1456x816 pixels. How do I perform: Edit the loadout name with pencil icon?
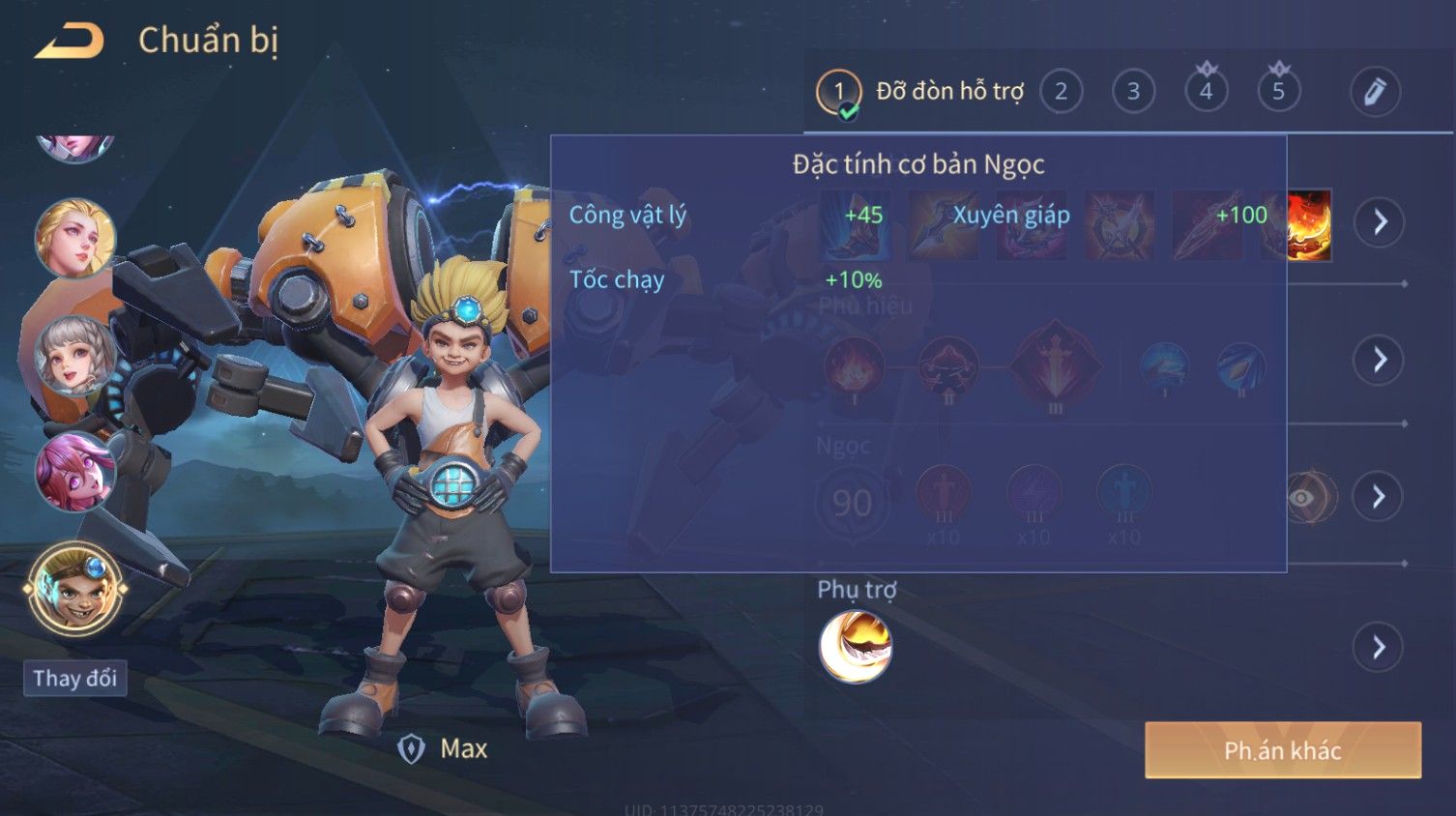(1375, 92)
